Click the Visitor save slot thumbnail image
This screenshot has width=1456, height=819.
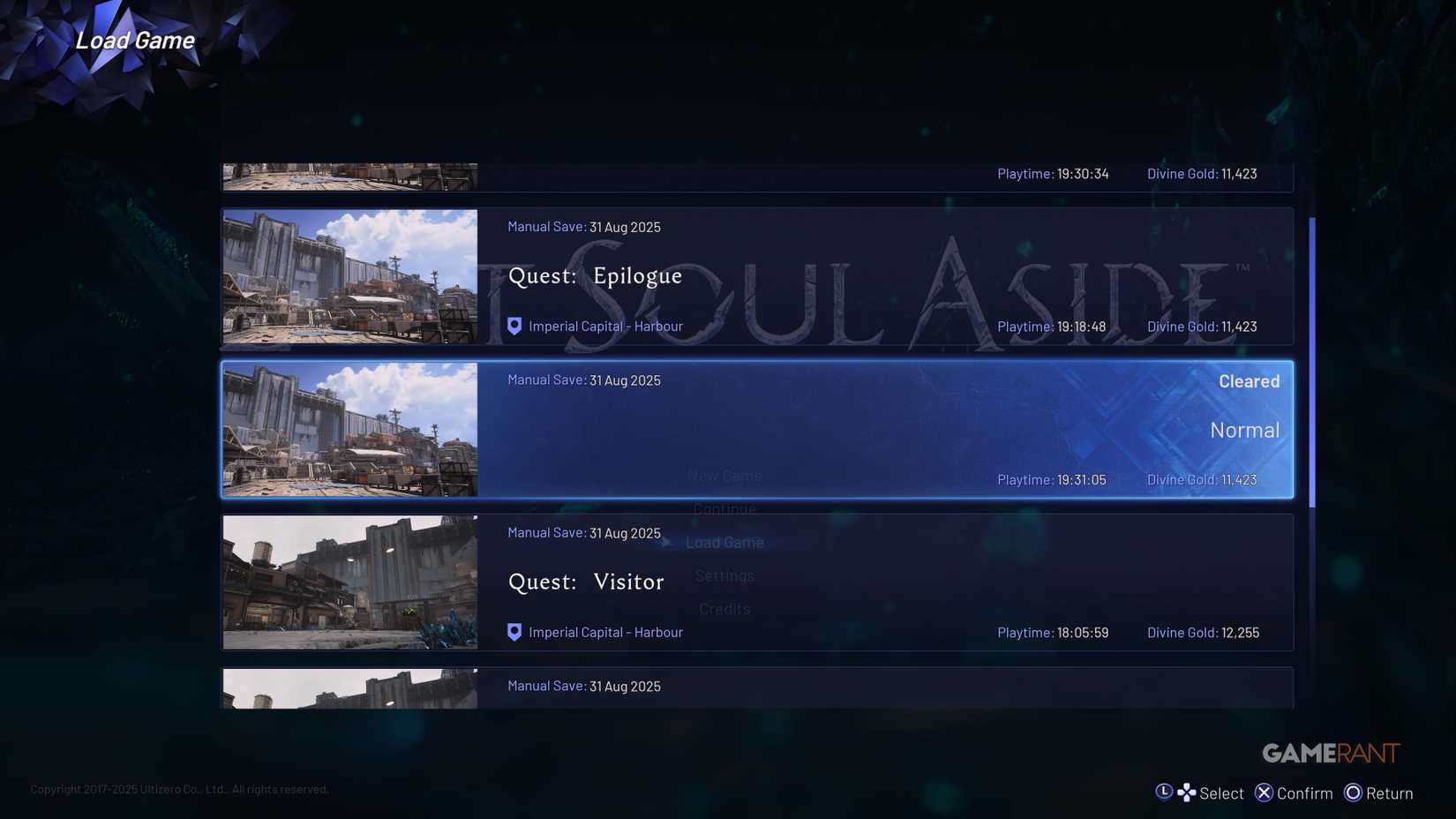349,582
